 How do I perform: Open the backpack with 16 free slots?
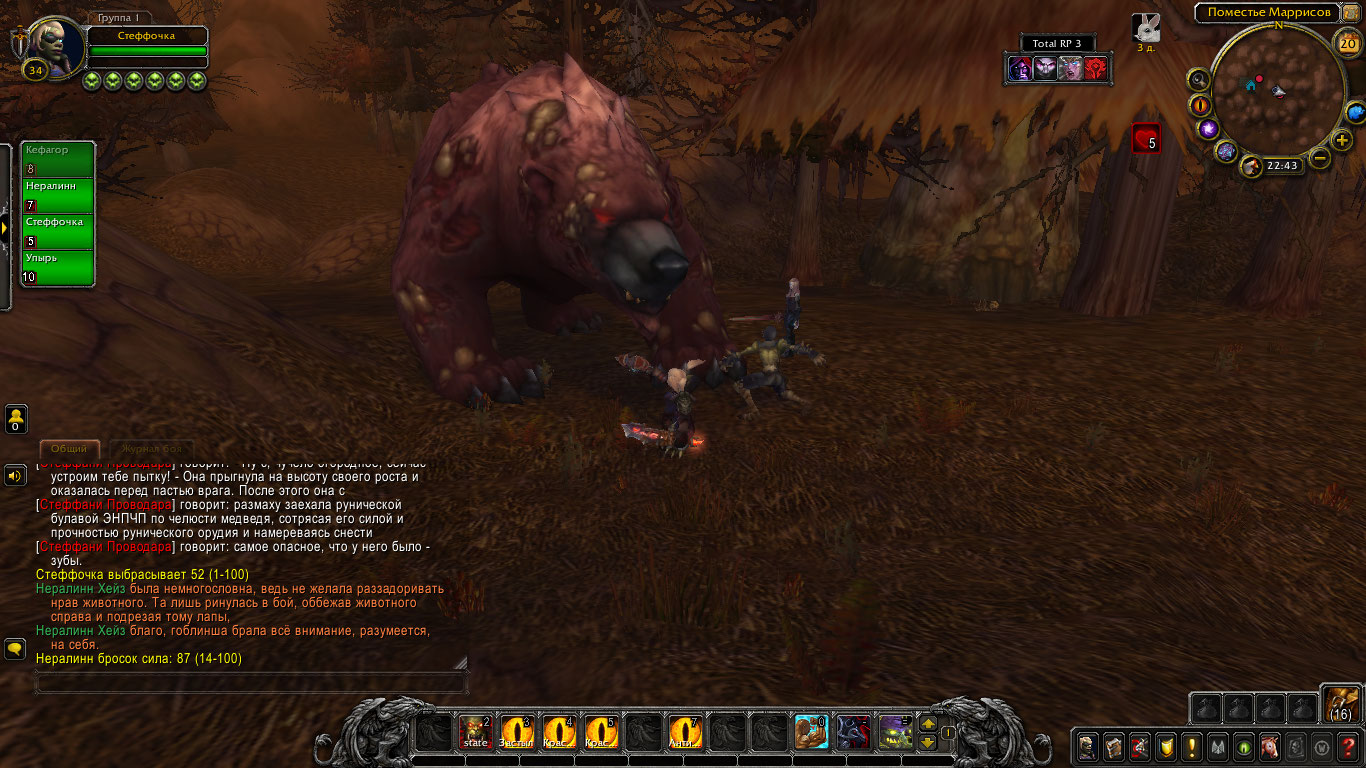pyautogui.click(x=1341, y=704)
